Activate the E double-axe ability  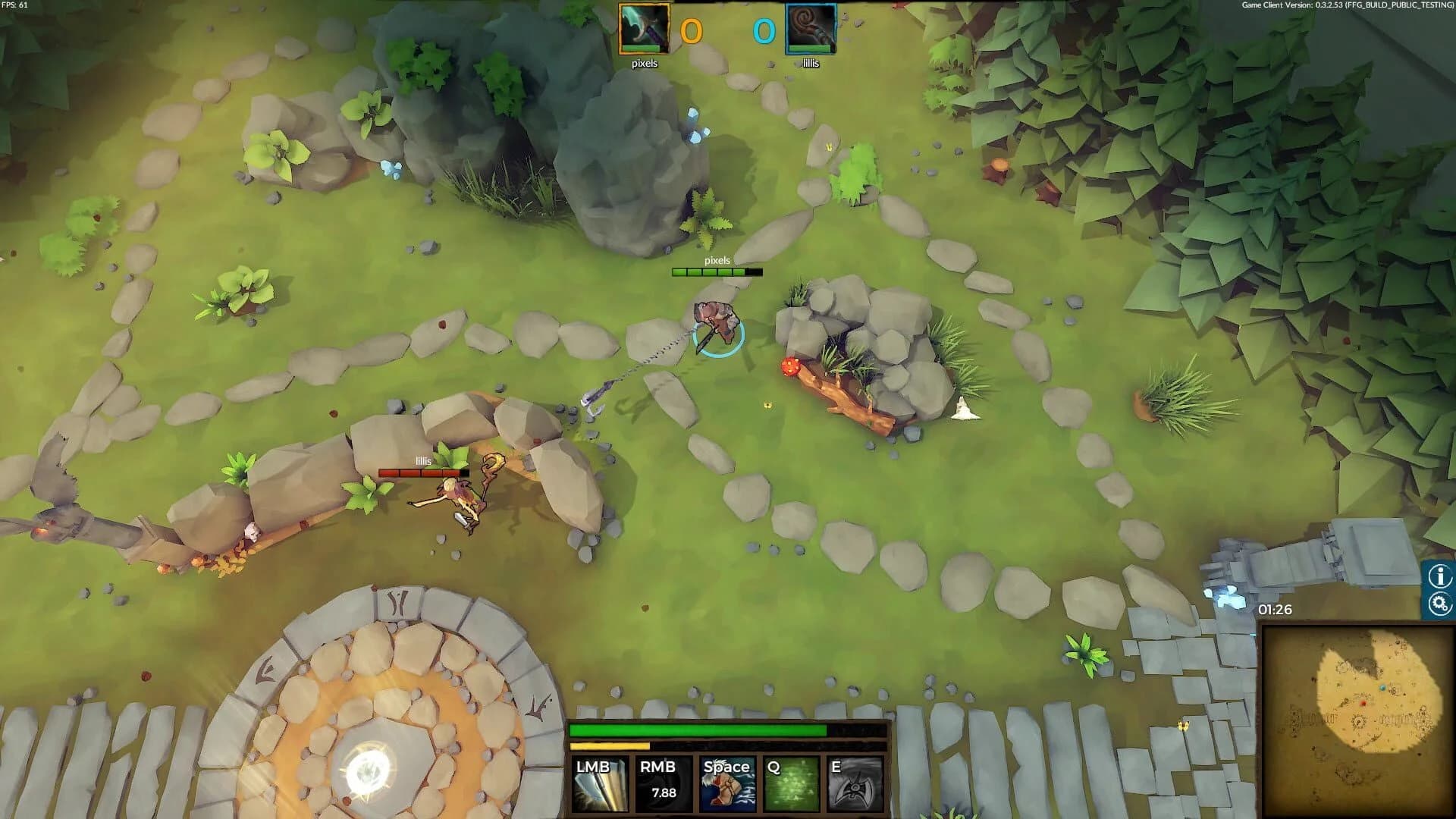[856, 784]
